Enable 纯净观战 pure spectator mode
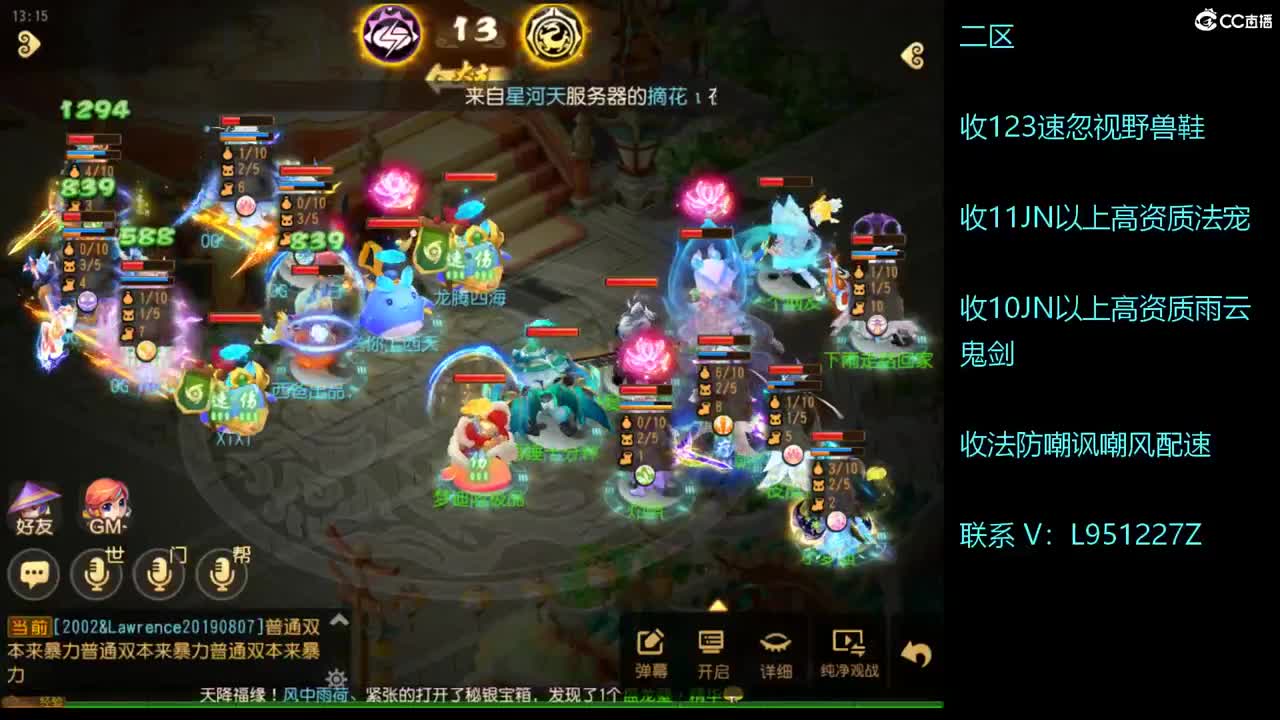 pos(848,645)
